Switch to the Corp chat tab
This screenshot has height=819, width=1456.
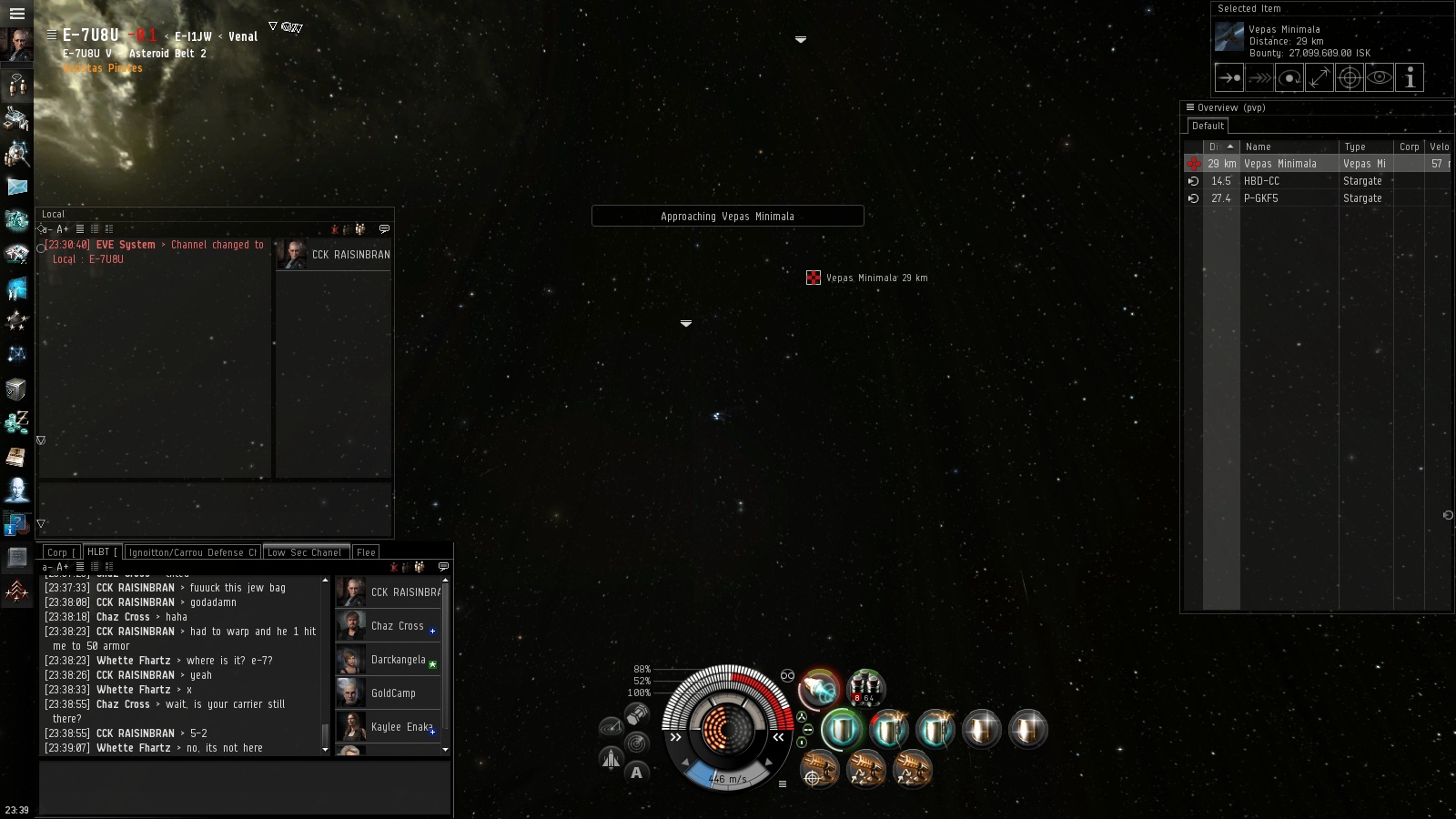tap(61, 552)
